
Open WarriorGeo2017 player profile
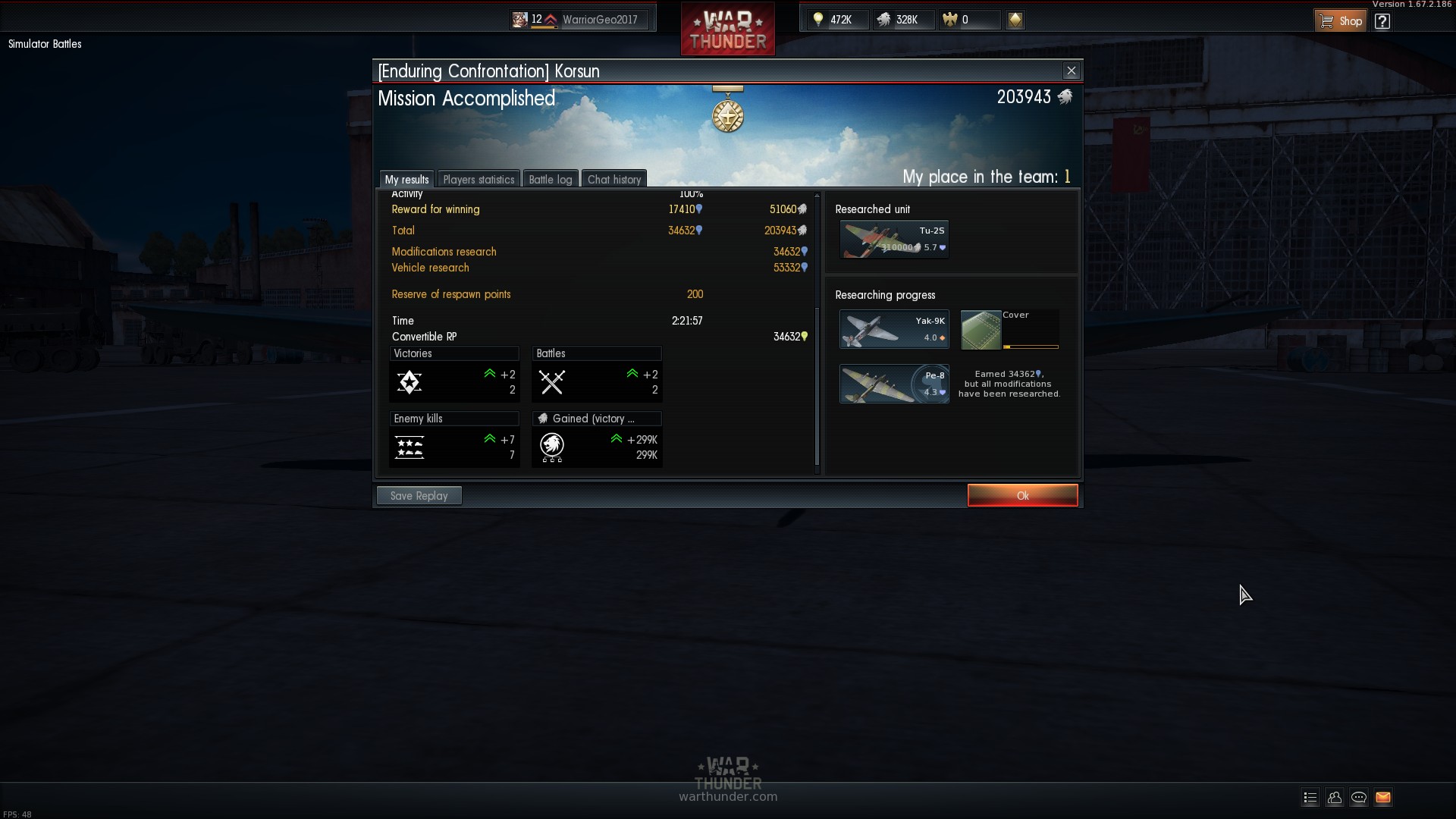point(599,20)
